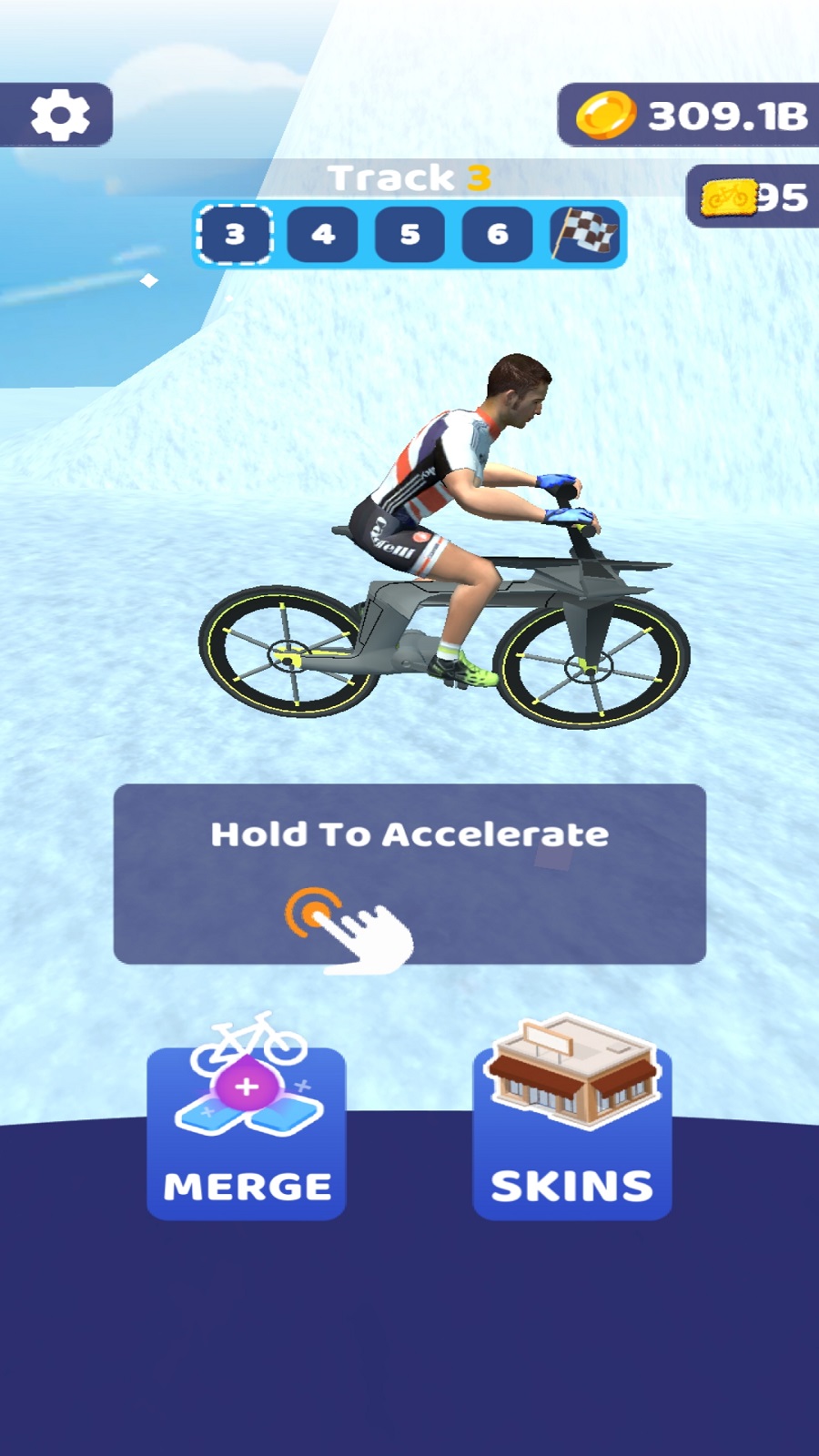The image size is (819, 1456).
Task: Select stage 3 in track progress
Action: click(x=235, y=235)
